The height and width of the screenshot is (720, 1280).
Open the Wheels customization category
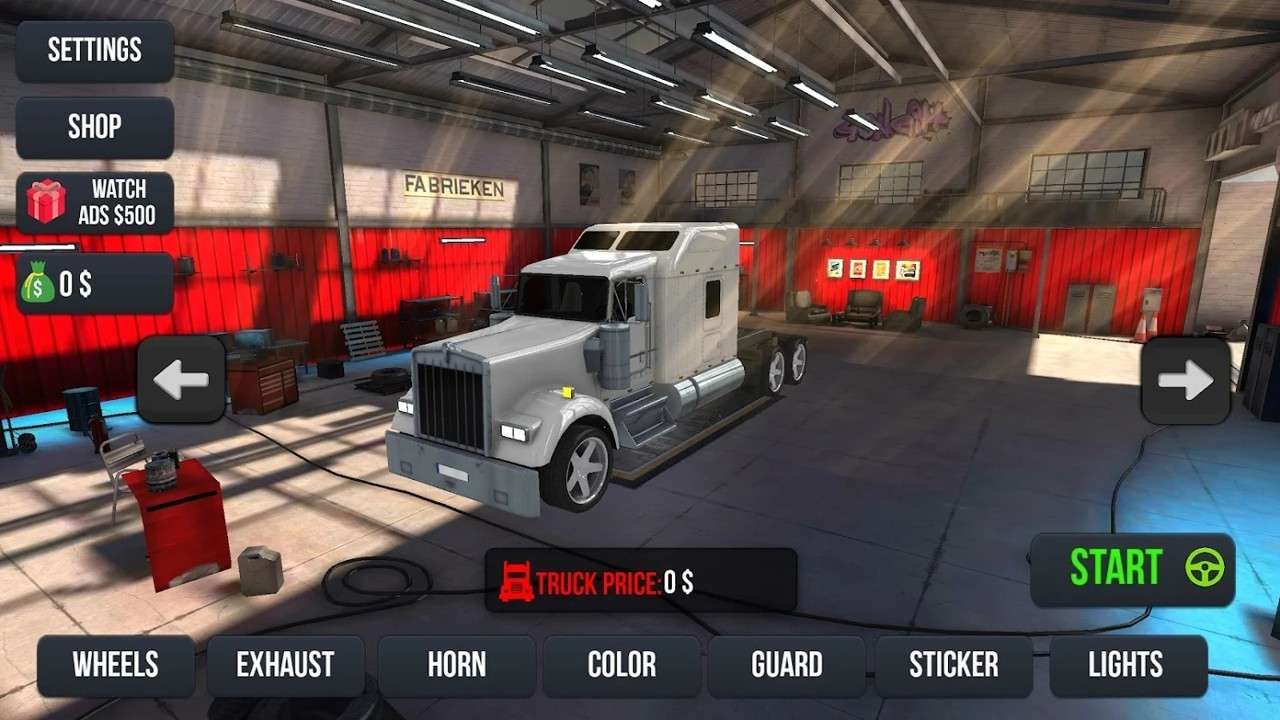coord(116,665)
